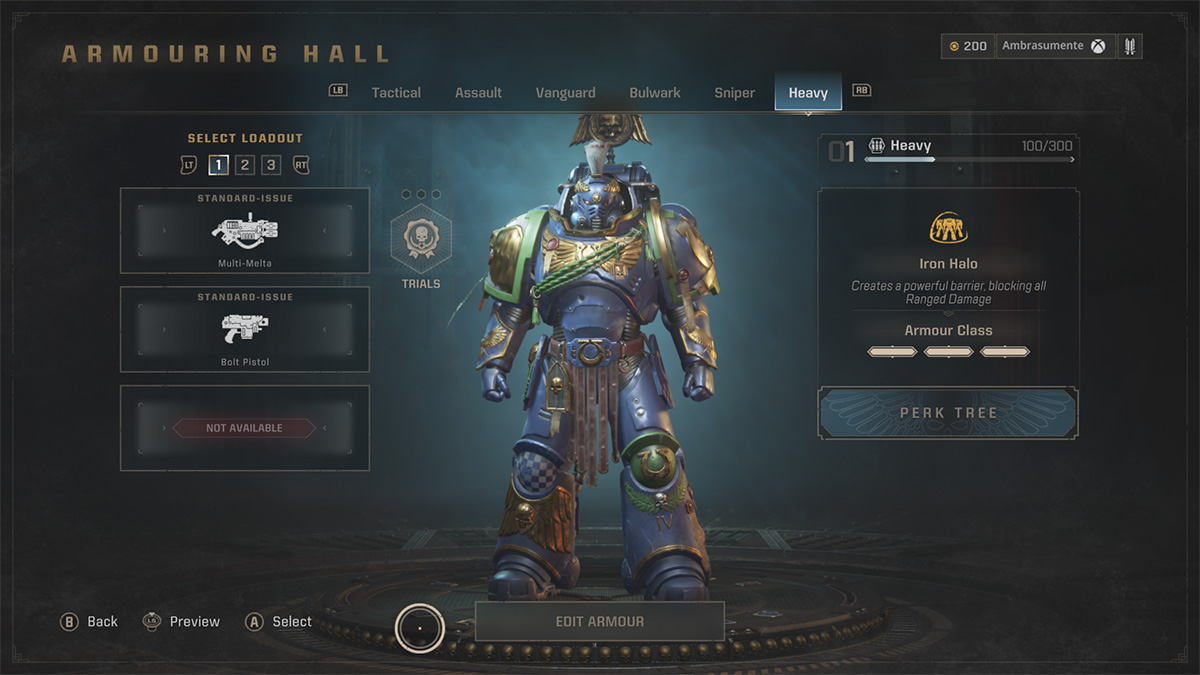The height and width of the screenshot is (675, 1200).
Task: Select the Multi-Melta weapon slot
Action: tap(245, 231)
